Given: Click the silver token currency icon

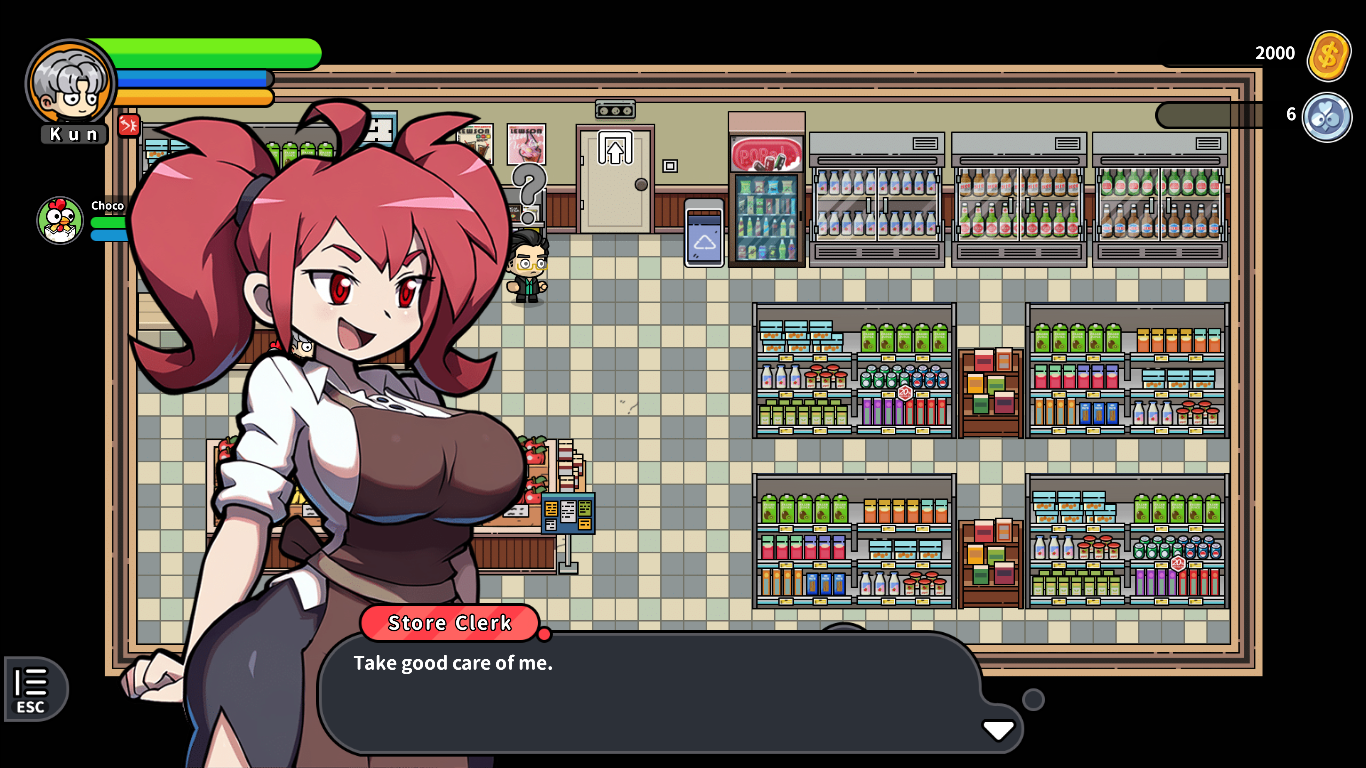Looking at the screenshot, I should pos(1327,116).
